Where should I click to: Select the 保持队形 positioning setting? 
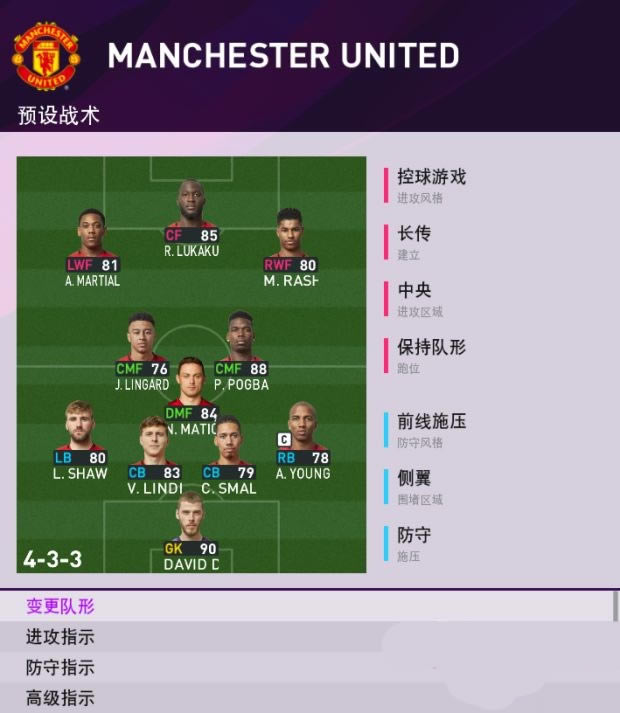tap(431, 354)
